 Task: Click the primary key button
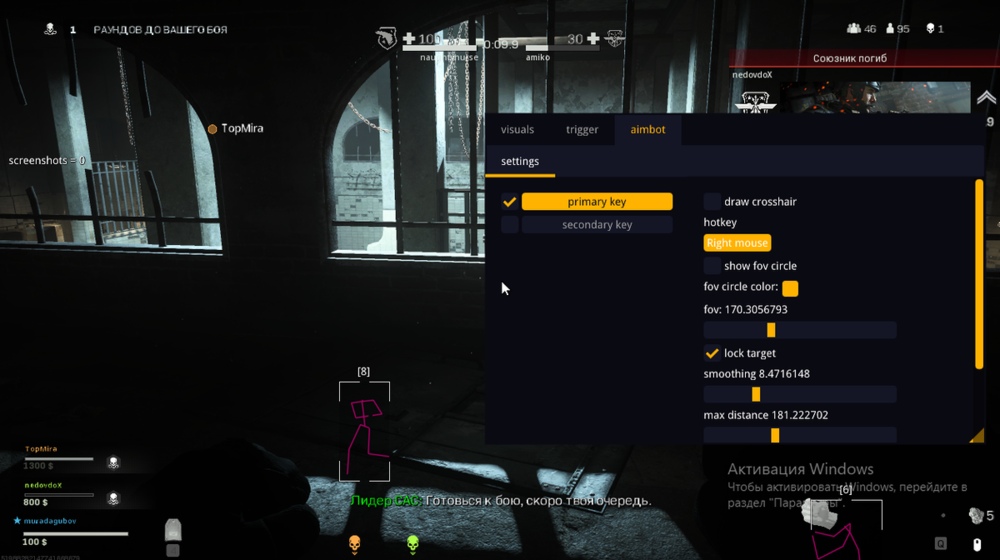596,202
